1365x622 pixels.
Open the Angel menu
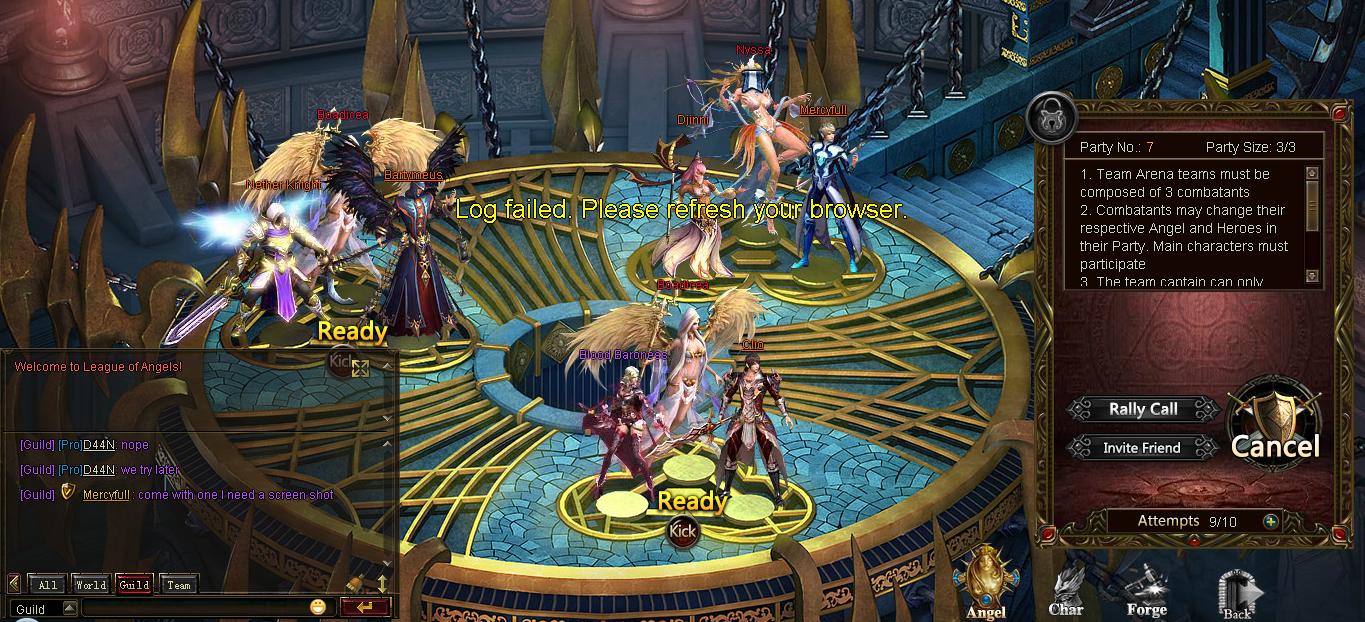pos(985,585)
